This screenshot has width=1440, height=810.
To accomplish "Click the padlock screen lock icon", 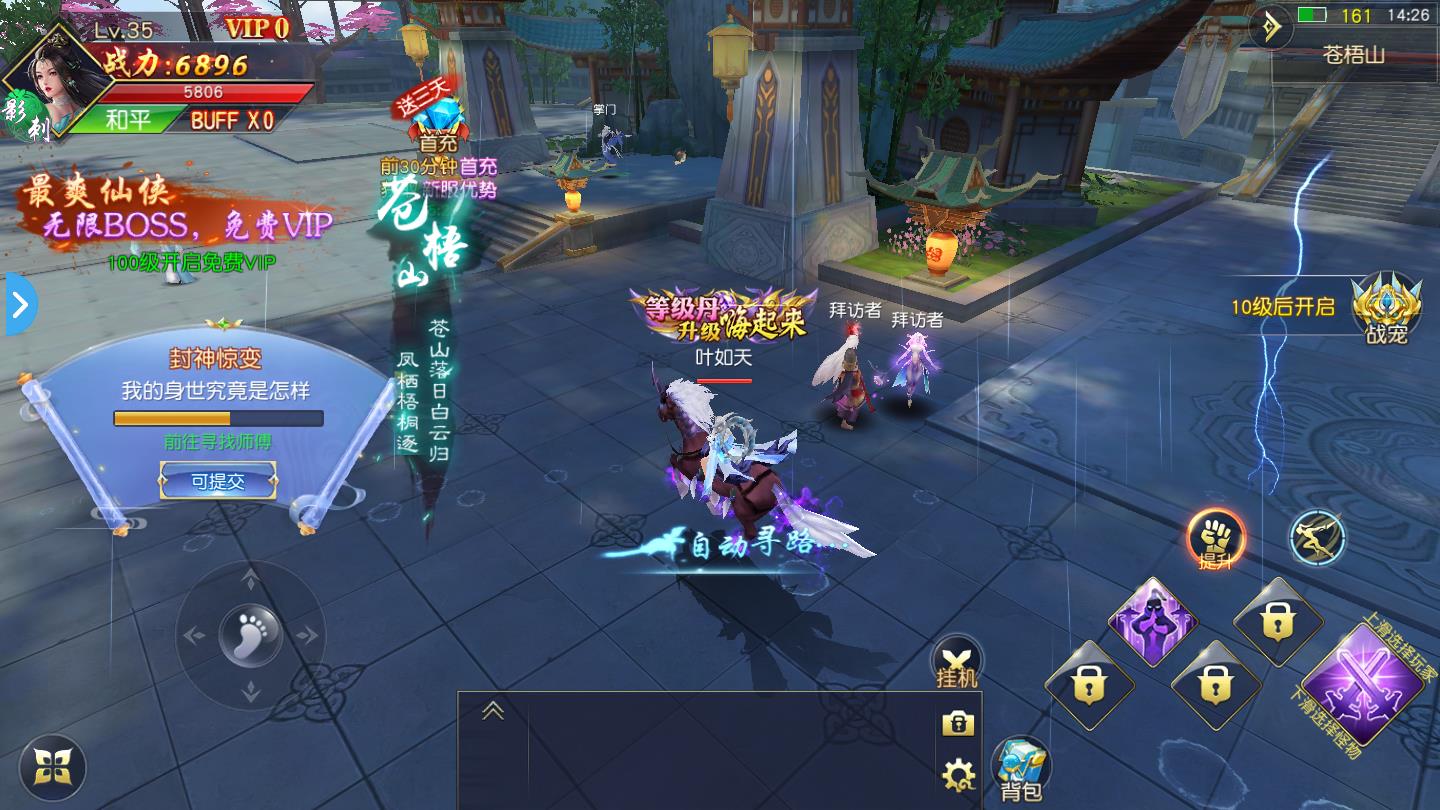I will pos(957,723).
